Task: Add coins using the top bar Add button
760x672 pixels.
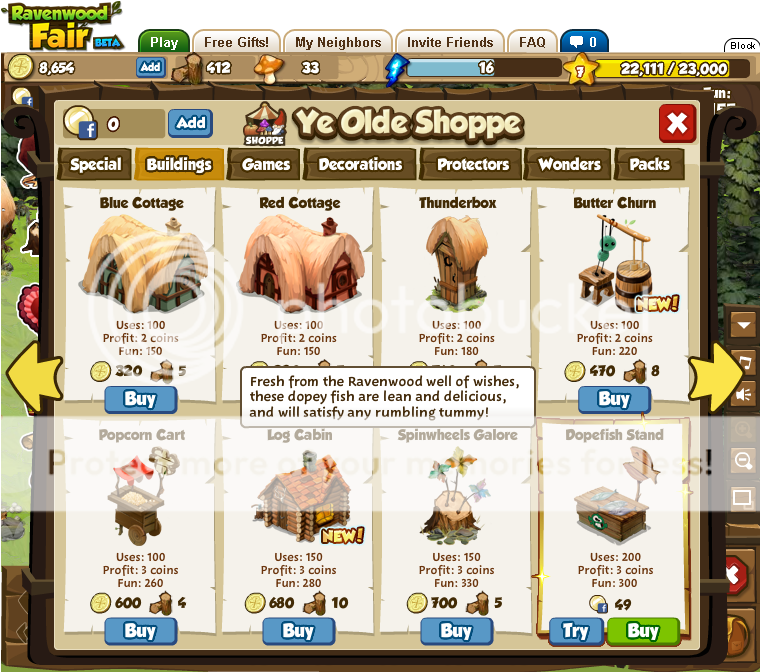Action: 150,67
